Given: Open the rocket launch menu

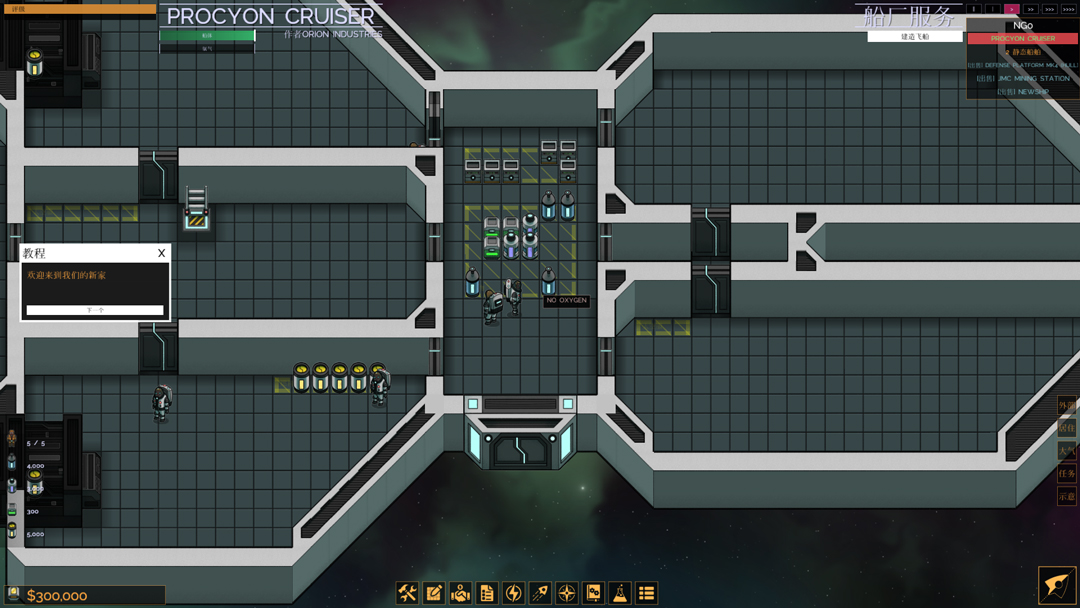Looking at the screenshot, I should (x=540, y=593).
